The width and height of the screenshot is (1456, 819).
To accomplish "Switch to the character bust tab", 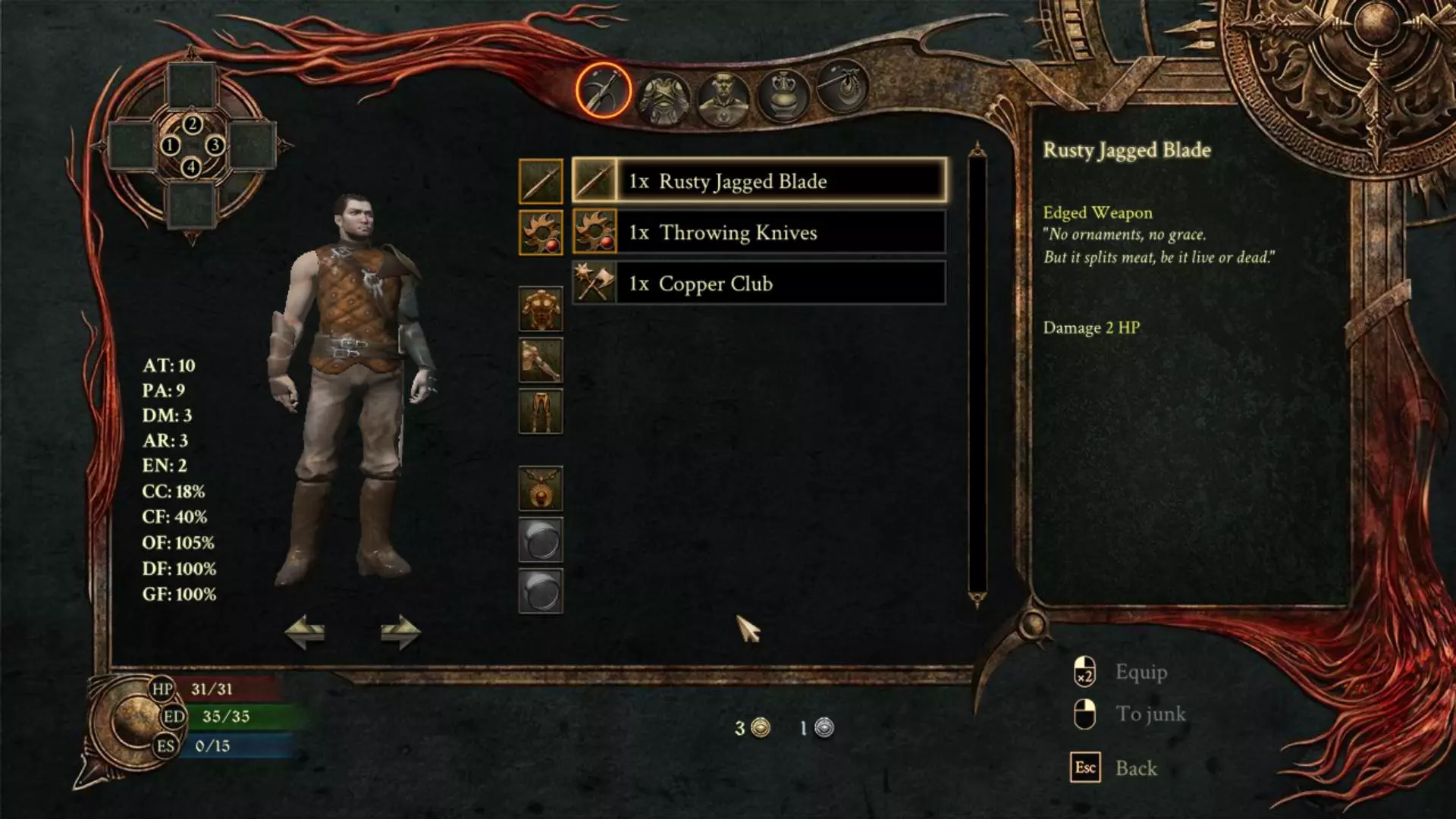I will [x=723, y=99].
